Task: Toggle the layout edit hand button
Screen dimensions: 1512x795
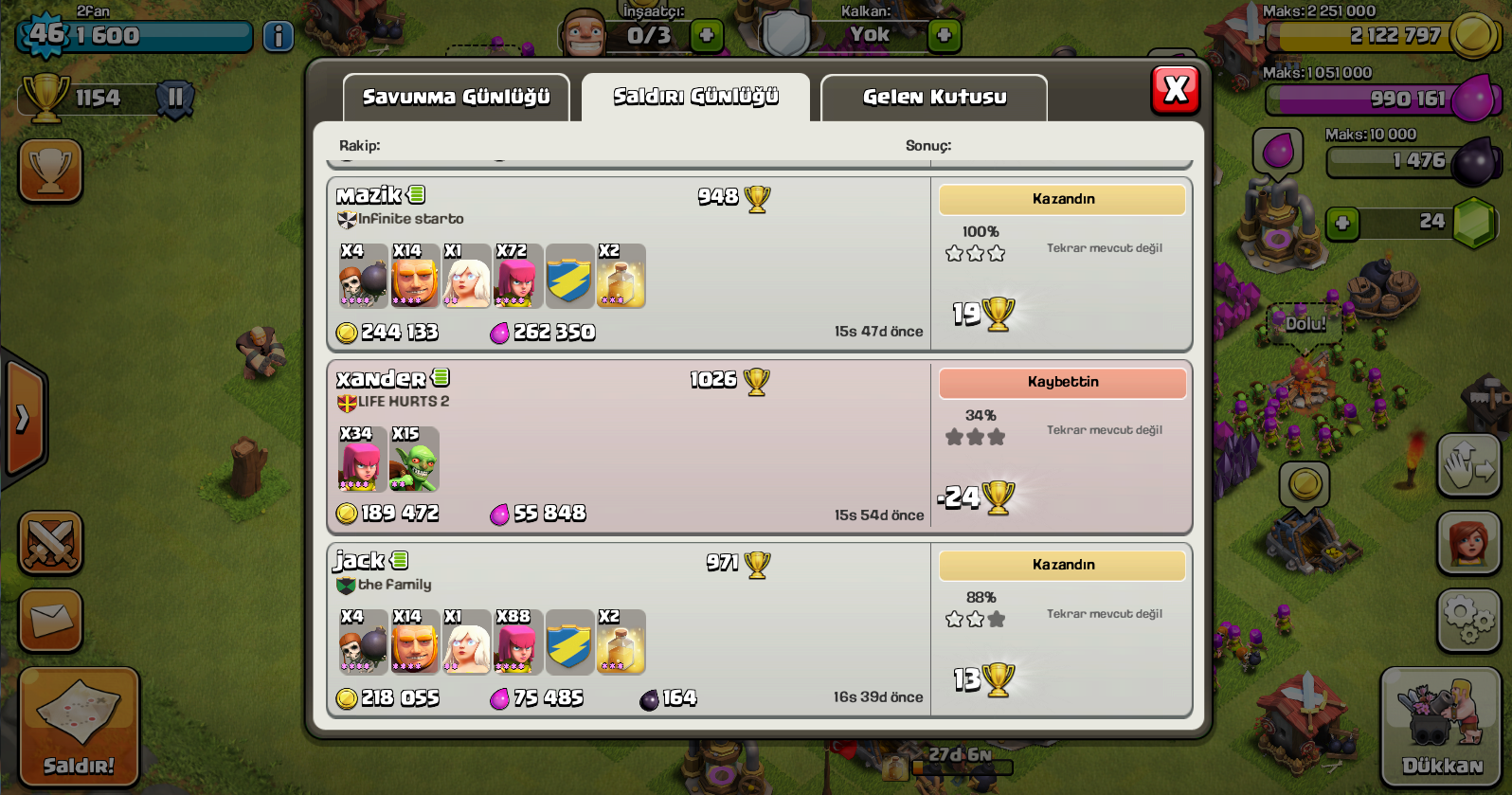Action: (1468, 465)
